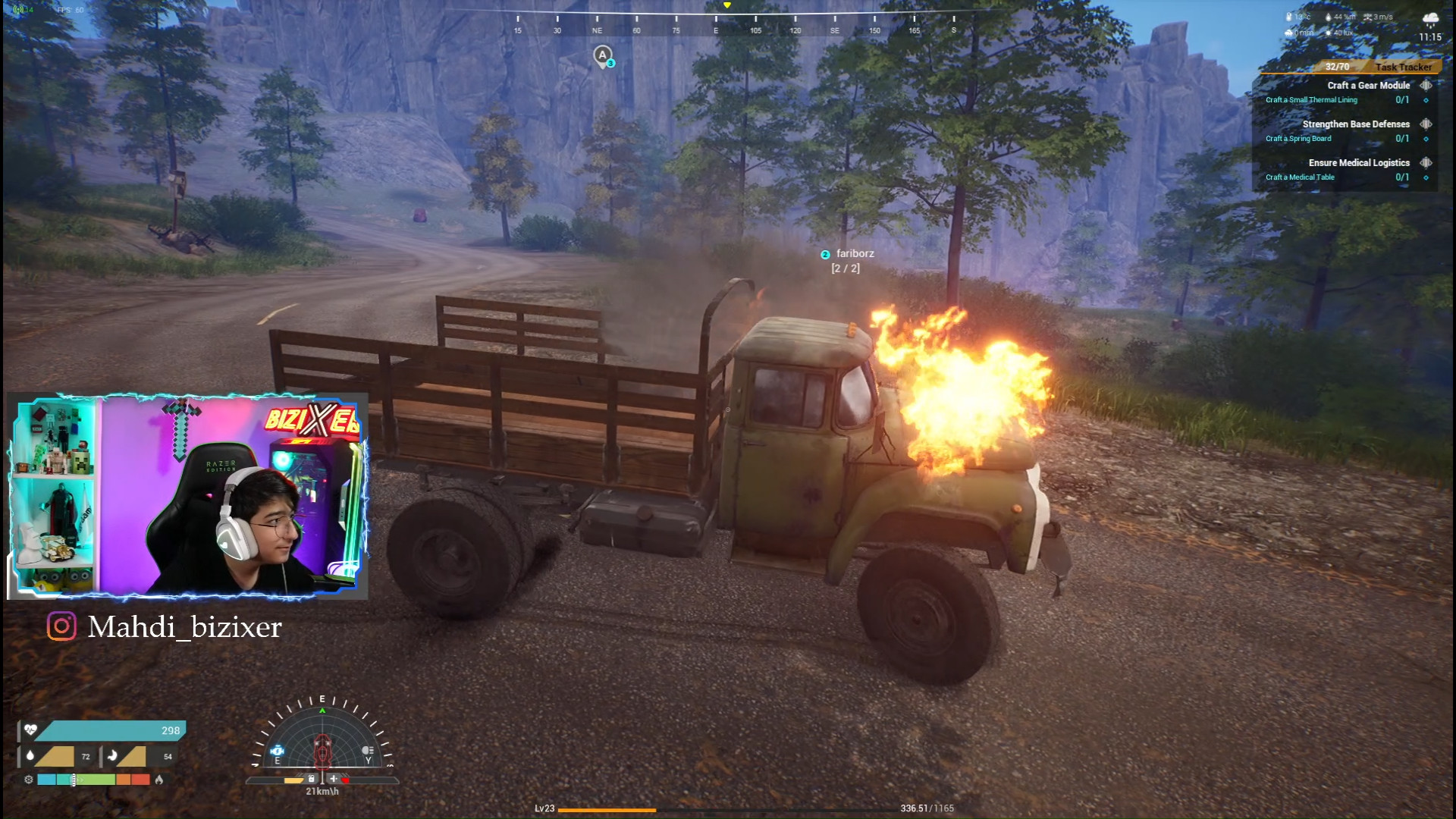Click the A waypoint marker on compass
Screen dimensions: 1456x819
pos(603,55)
